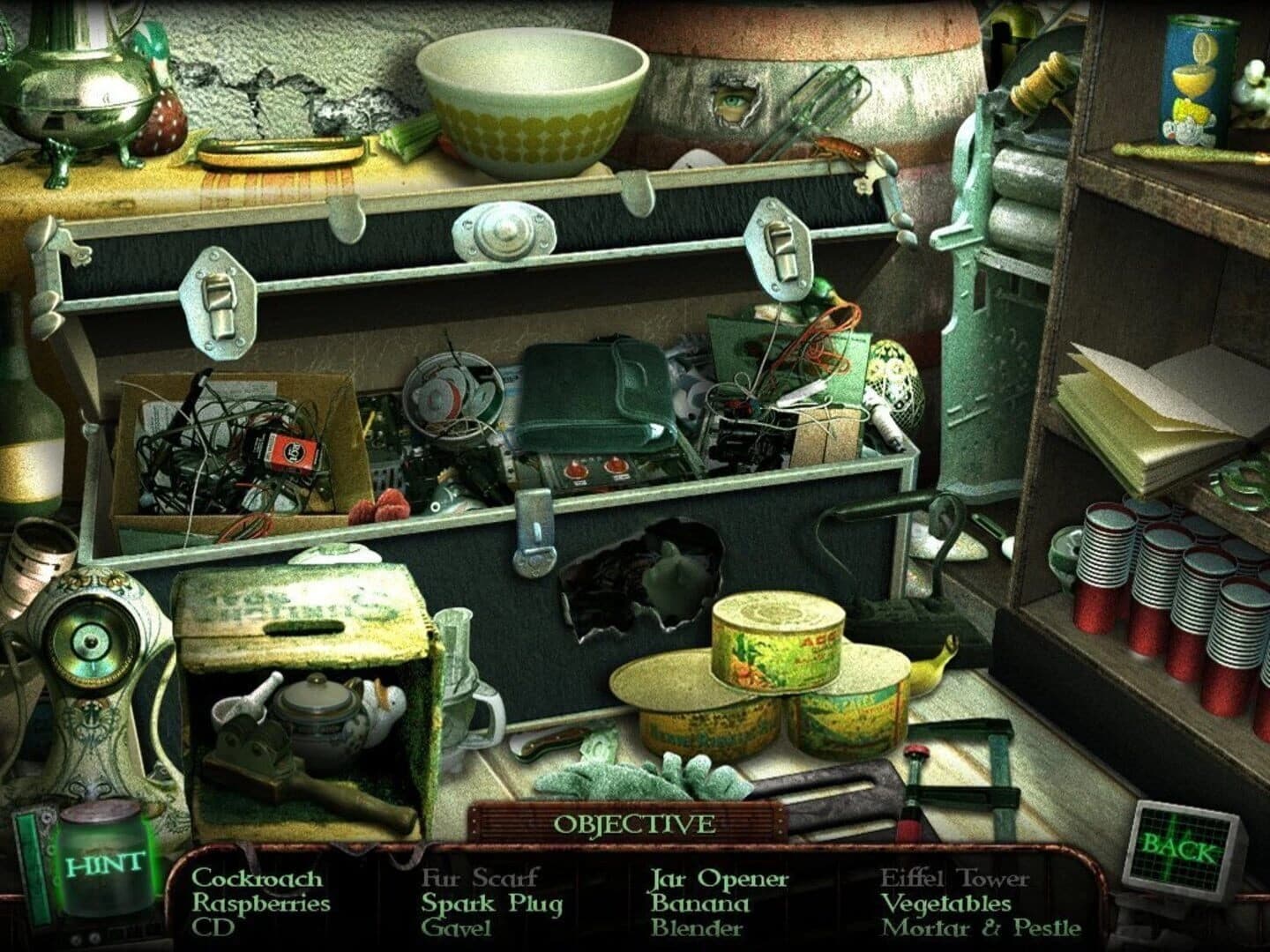Select 'Spark Plug' in the objective list
The height and width of the screenshot is (952, 1270).
pos(491,904)
